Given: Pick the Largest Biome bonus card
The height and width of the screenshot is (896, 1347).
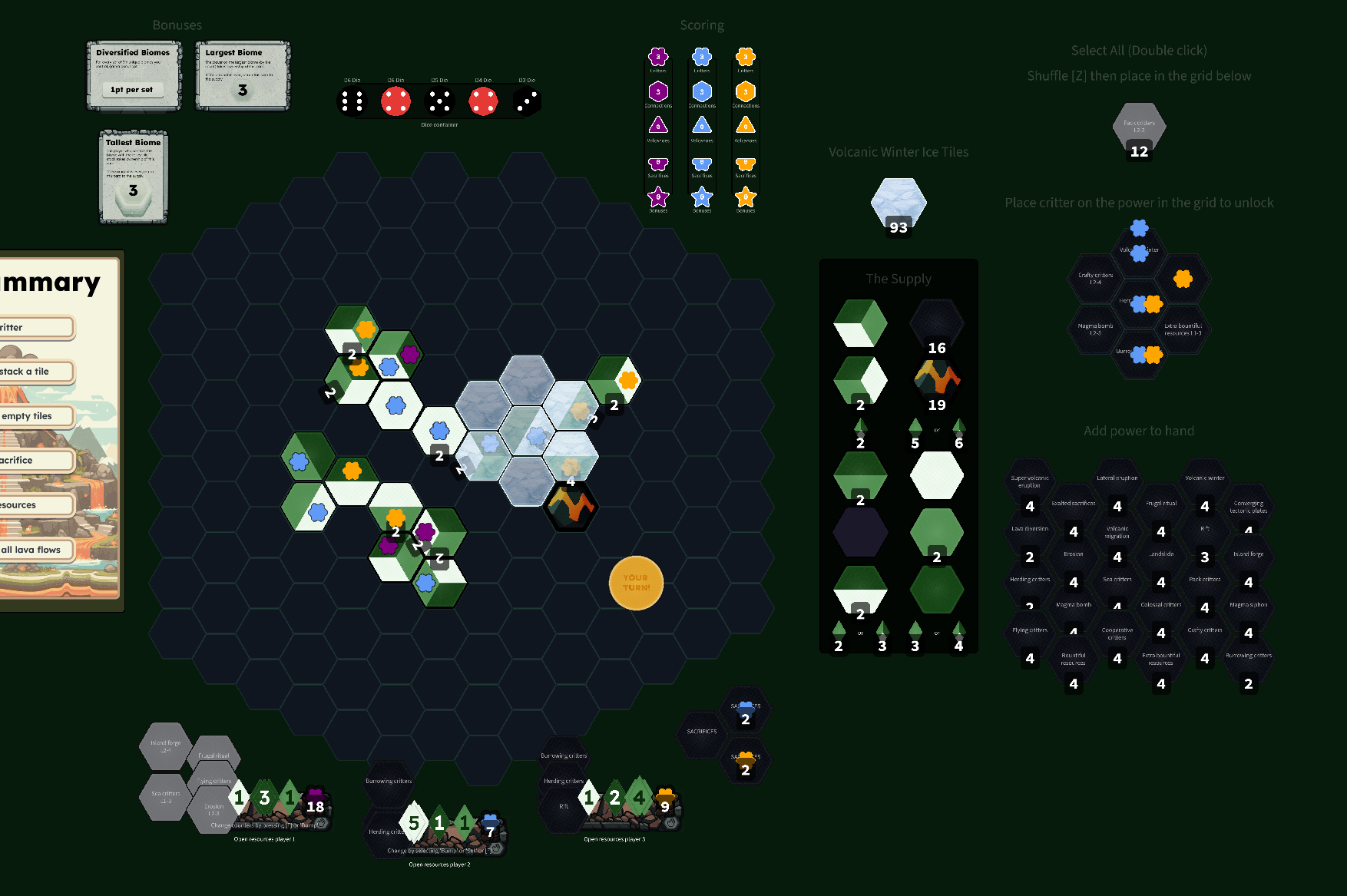Looking at the screenshot, I should 243,75.
